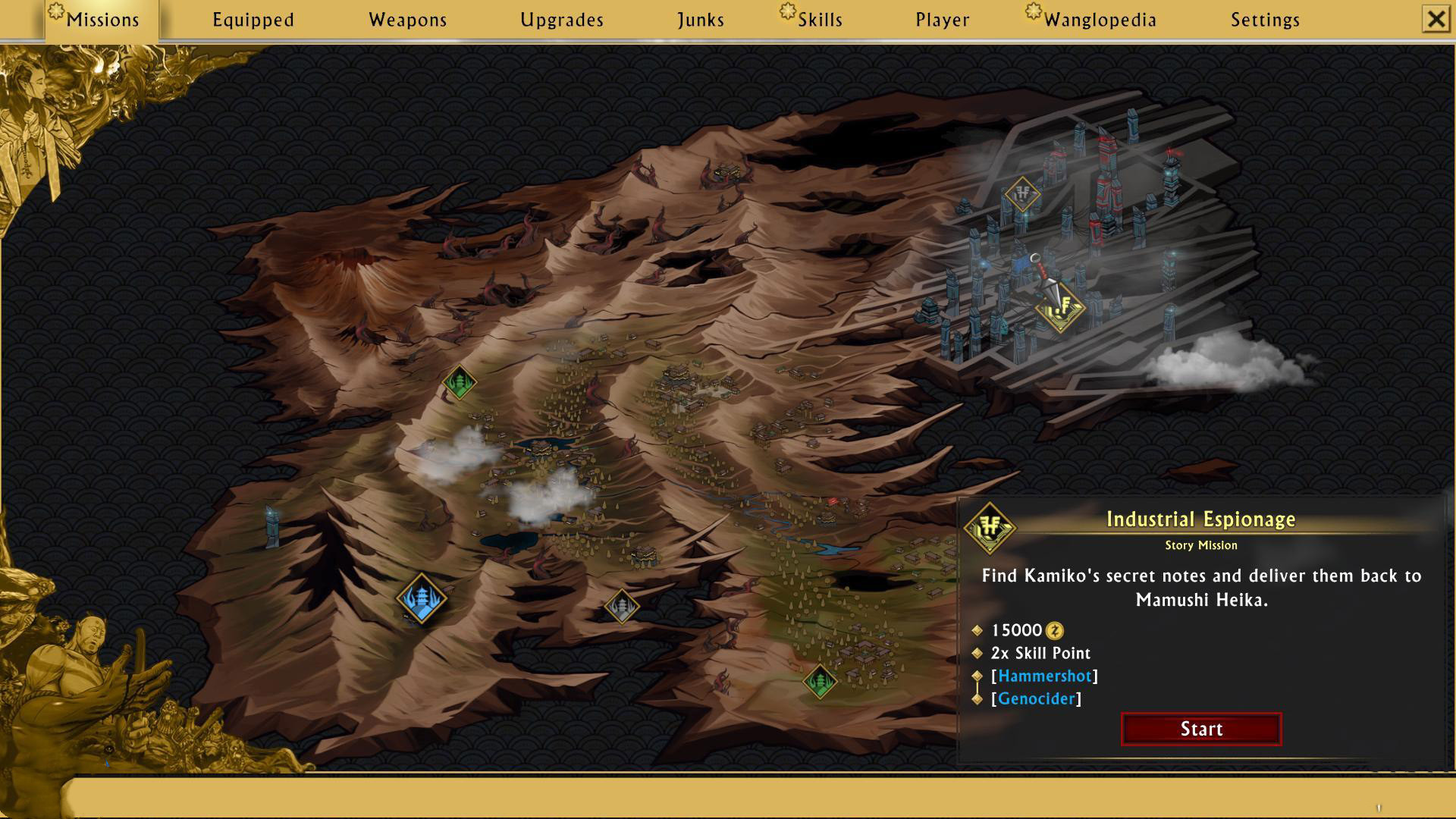Select the Player tab
The width and height of the screenshot is (1456, 819).
942,20
